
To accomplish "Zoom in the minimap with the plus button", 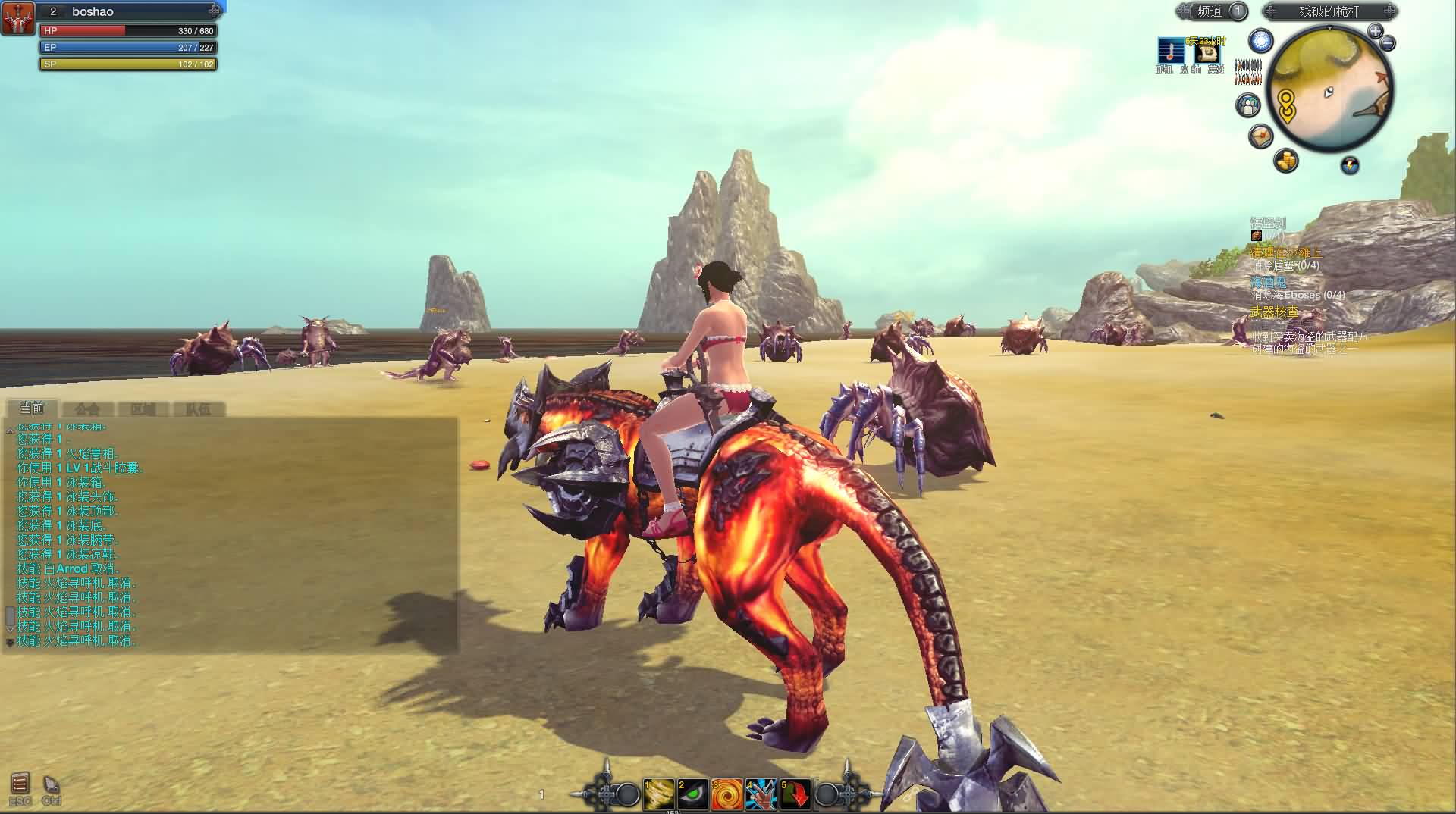I will coord(1375,31).
